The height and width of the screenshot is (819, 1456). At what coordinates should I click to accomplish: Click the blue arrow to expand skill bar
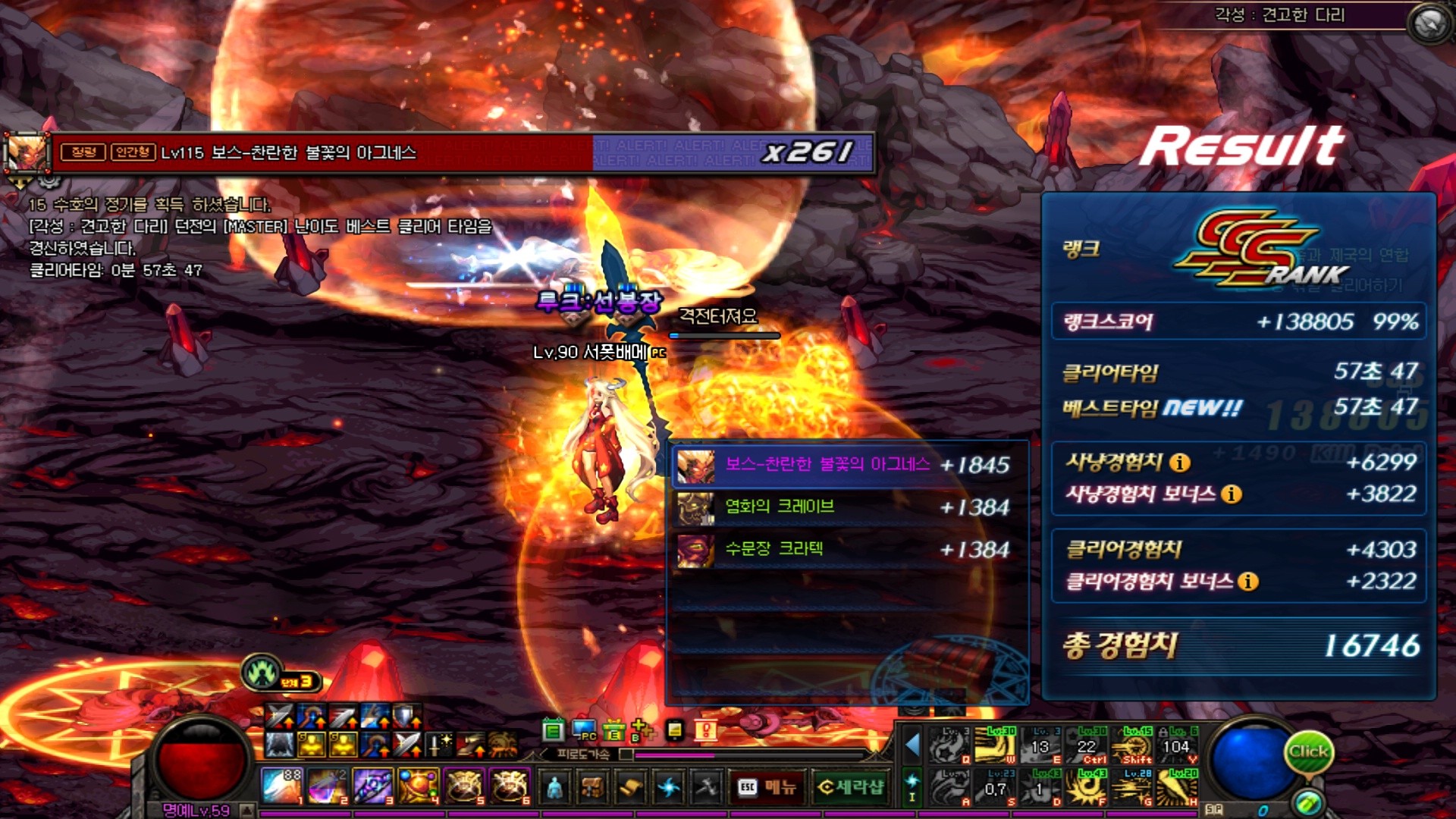tap(912, 745)
